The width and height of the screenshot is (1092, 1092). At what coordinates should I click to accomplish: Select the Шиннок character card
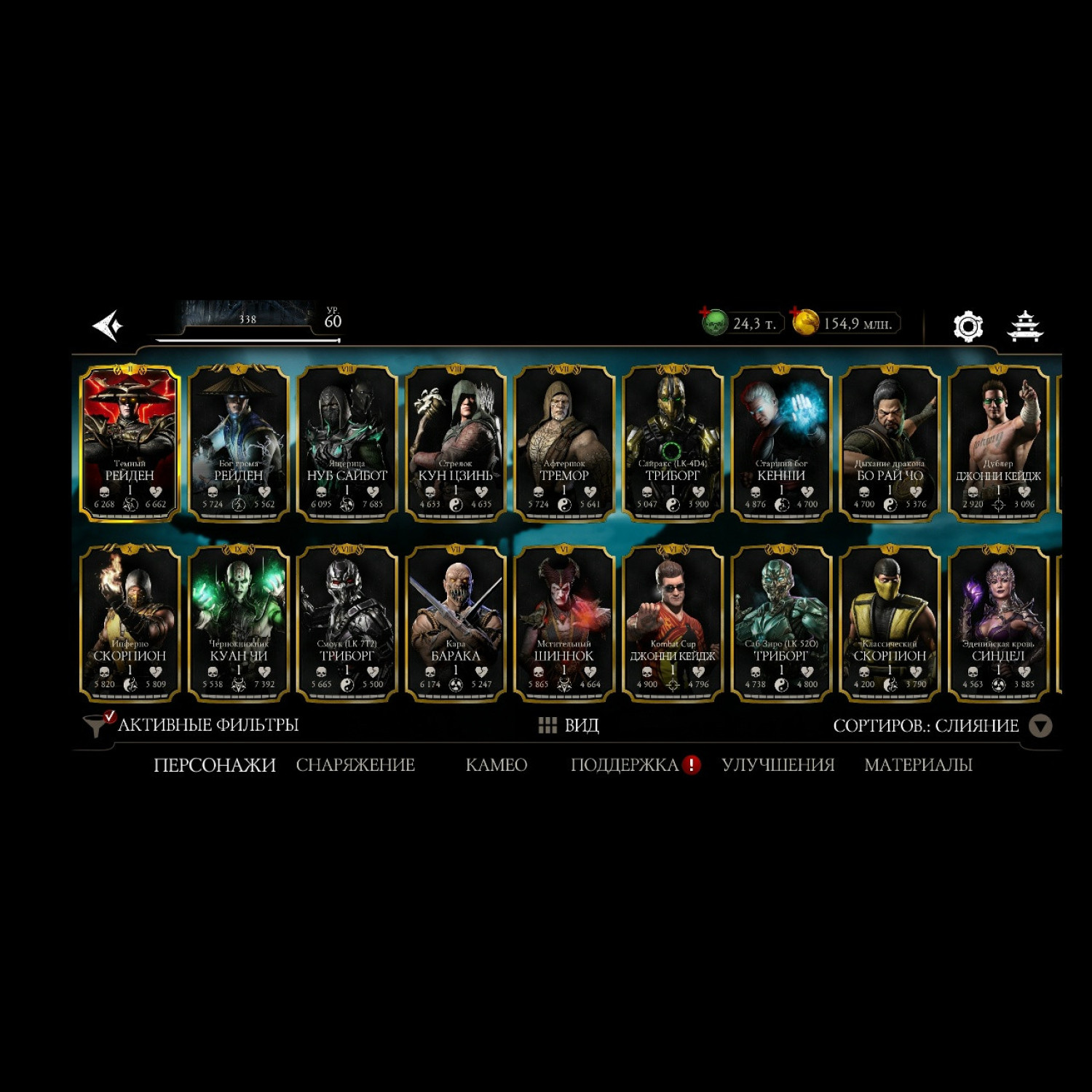(x=564, y=624)
